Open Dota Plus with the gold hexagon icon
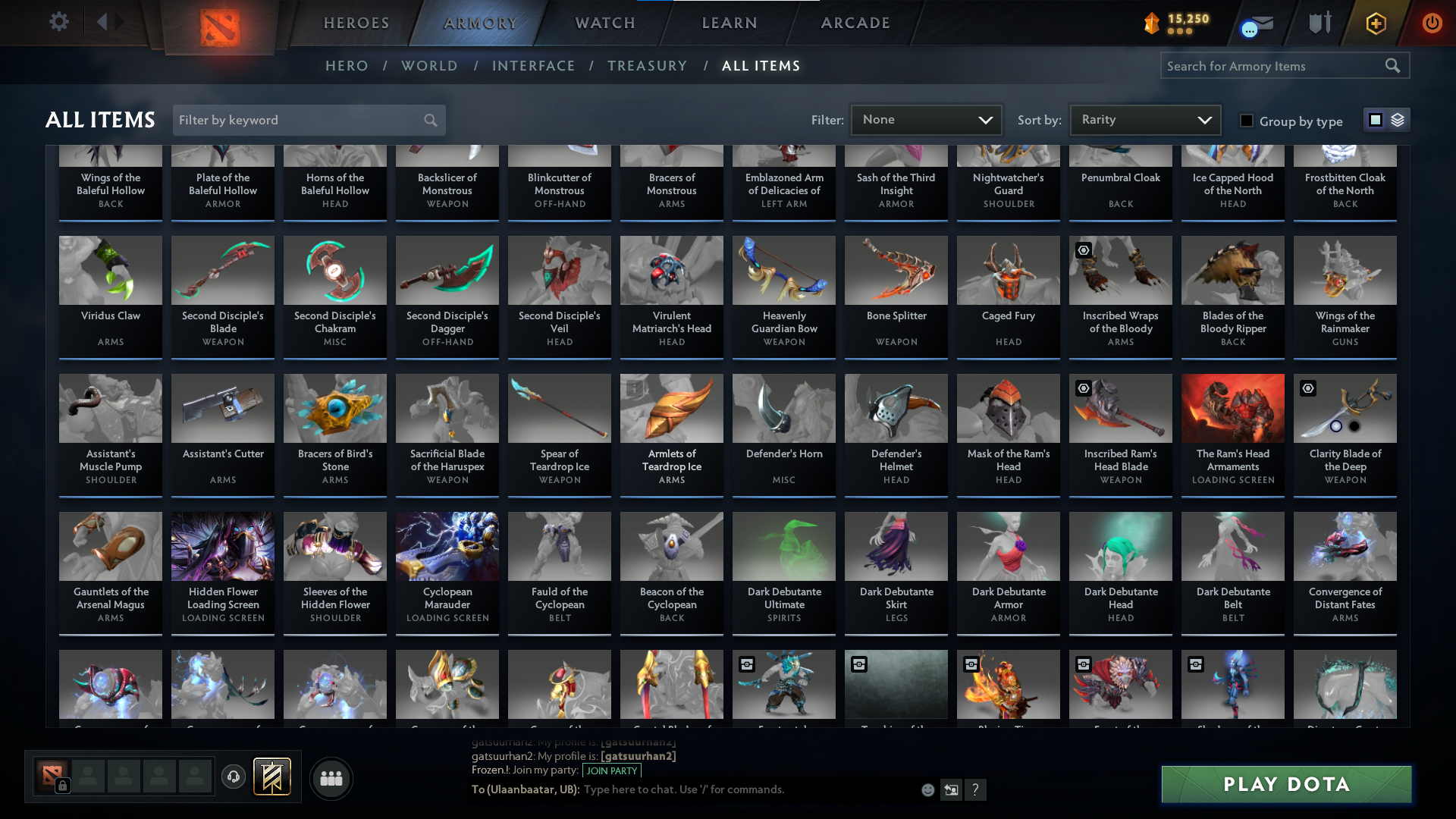This screenshot has width=1456, height=819. 1375,24
